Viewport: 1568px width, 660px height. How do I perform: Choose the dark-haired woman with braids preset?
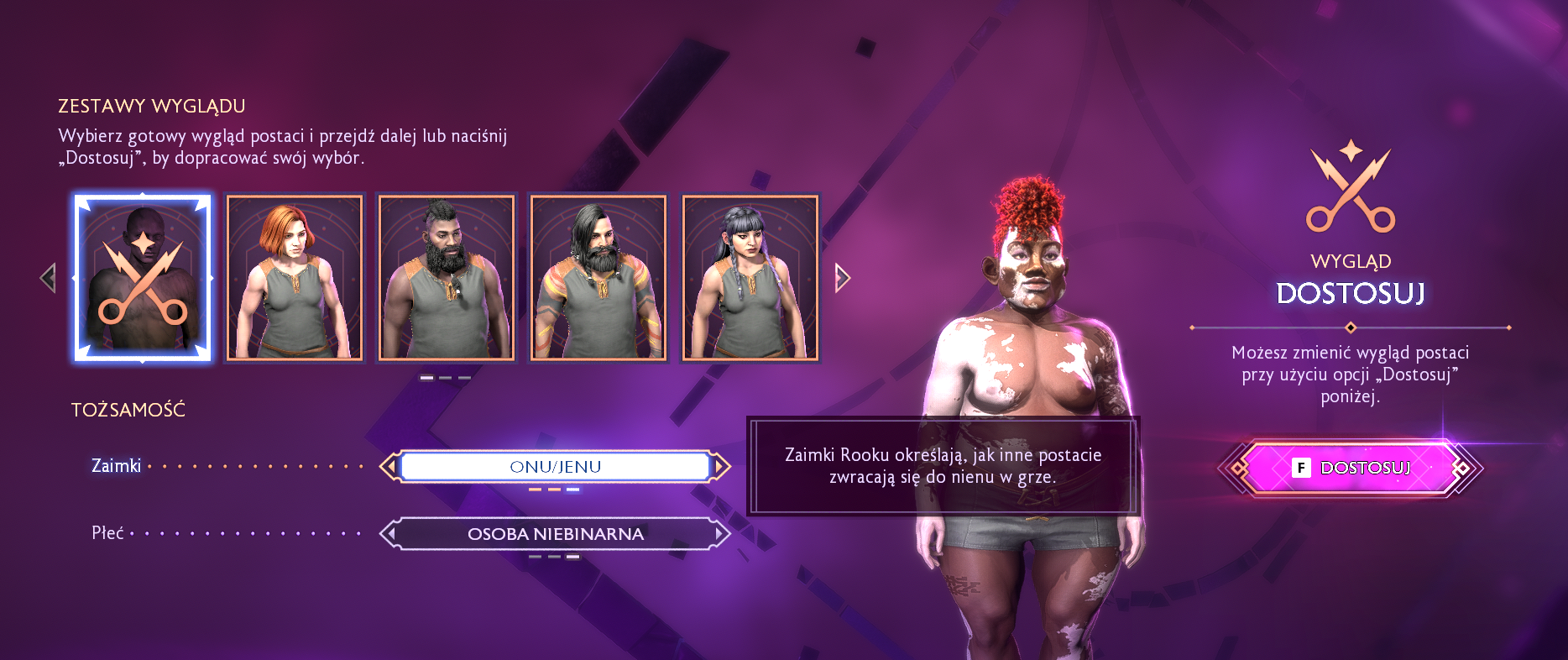750,278
